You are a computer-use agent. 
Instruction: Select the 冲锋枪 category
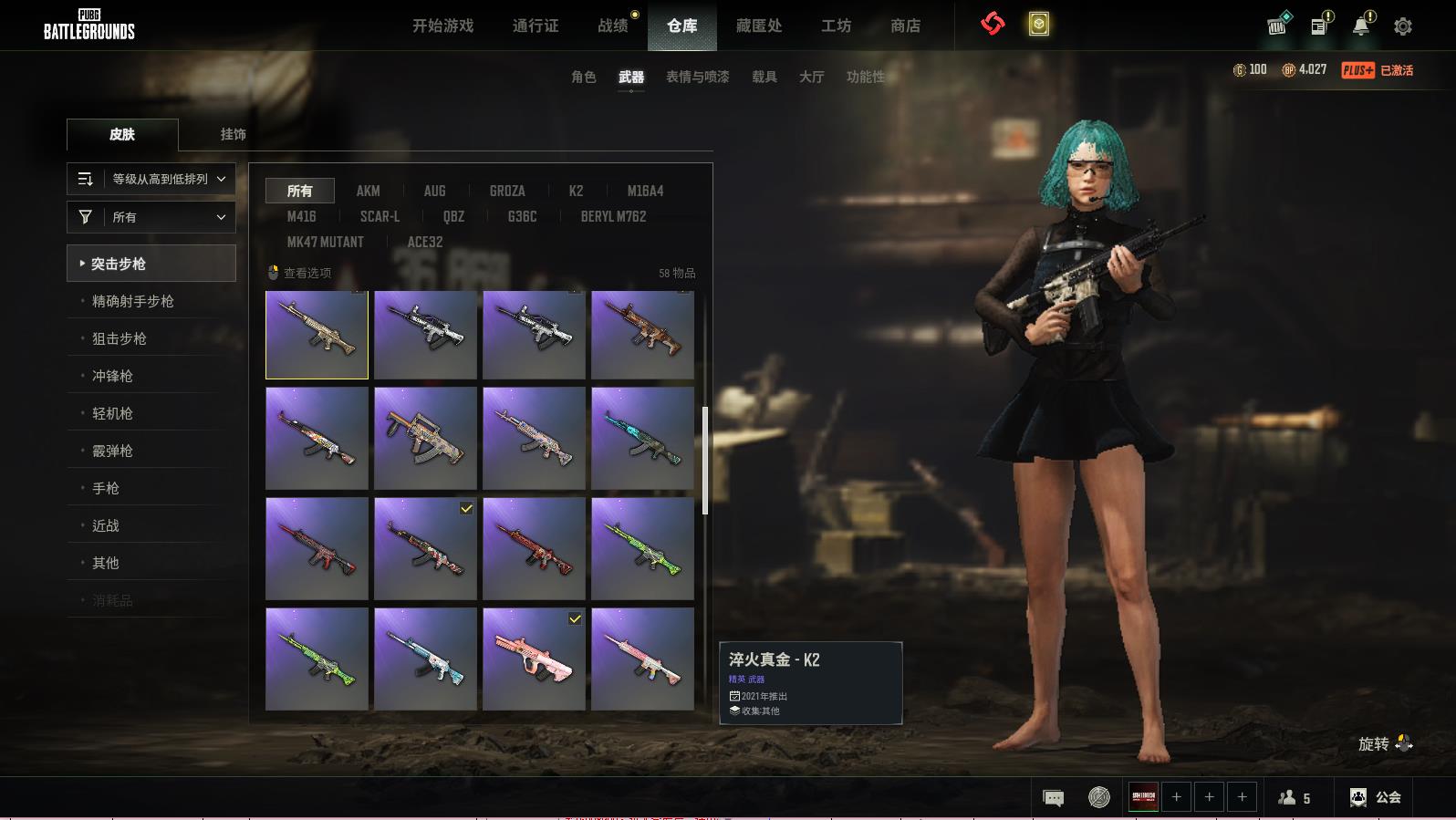coord(112,376)
